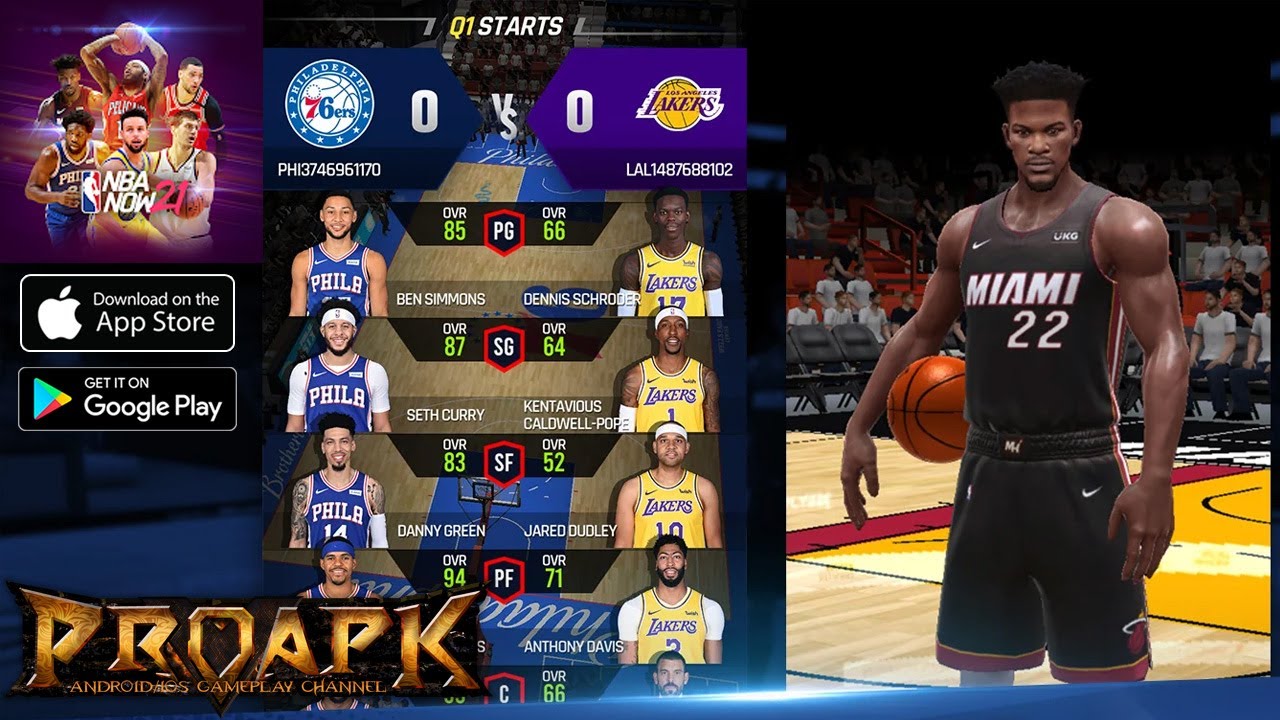Viewport: 1280px width, 720px height.
Task: Choose Kentavious Caldwell-Pope's player portrait
Action: click(x=670, y=372)
